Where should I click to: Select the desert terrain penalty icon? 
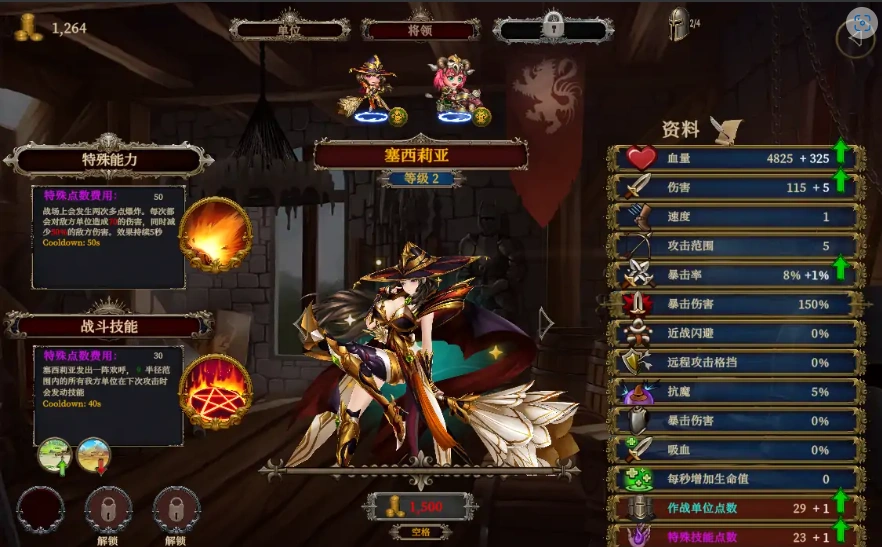93,455
